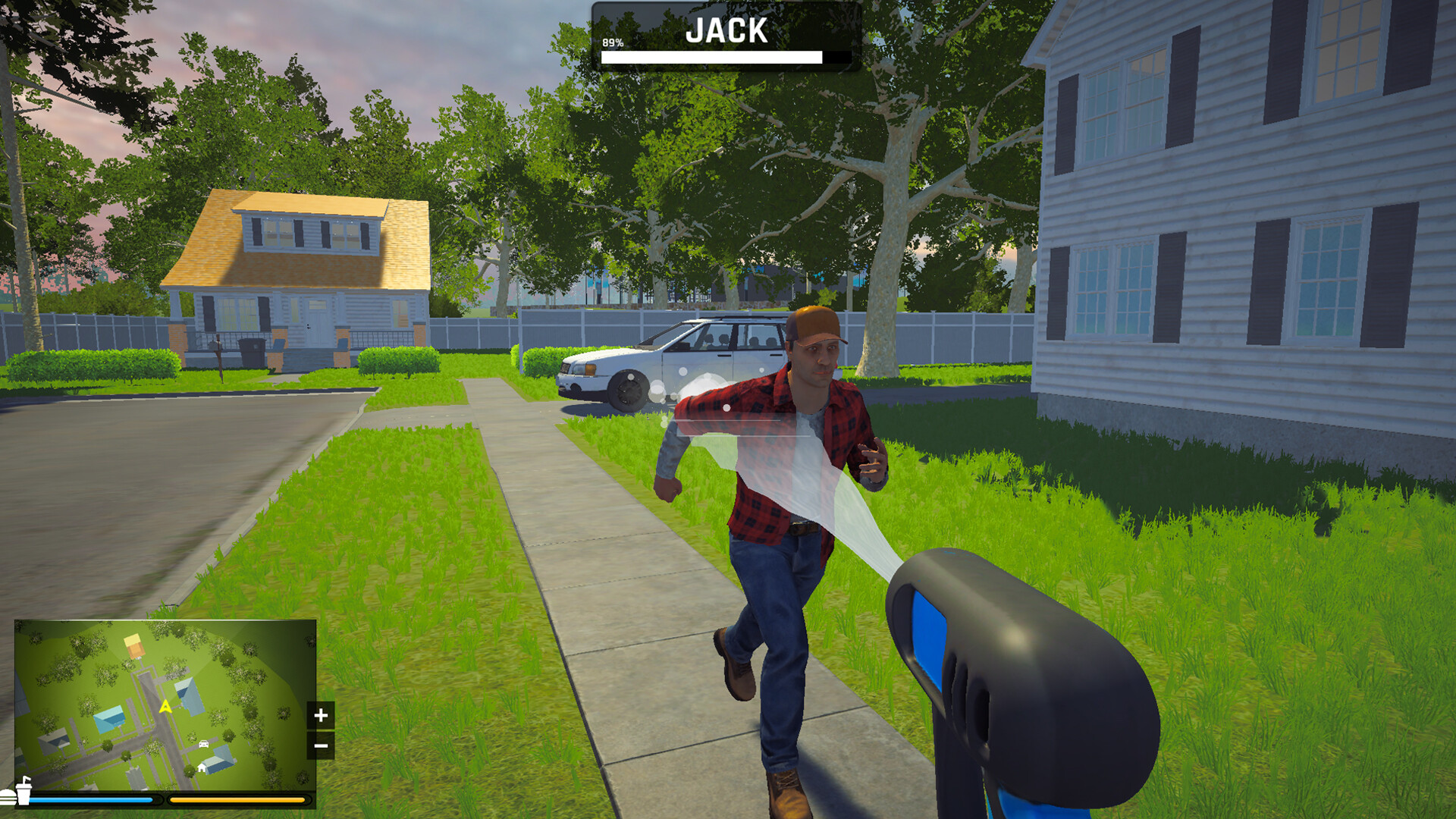
Task: Click the drink cup icon
Action: 23,791
